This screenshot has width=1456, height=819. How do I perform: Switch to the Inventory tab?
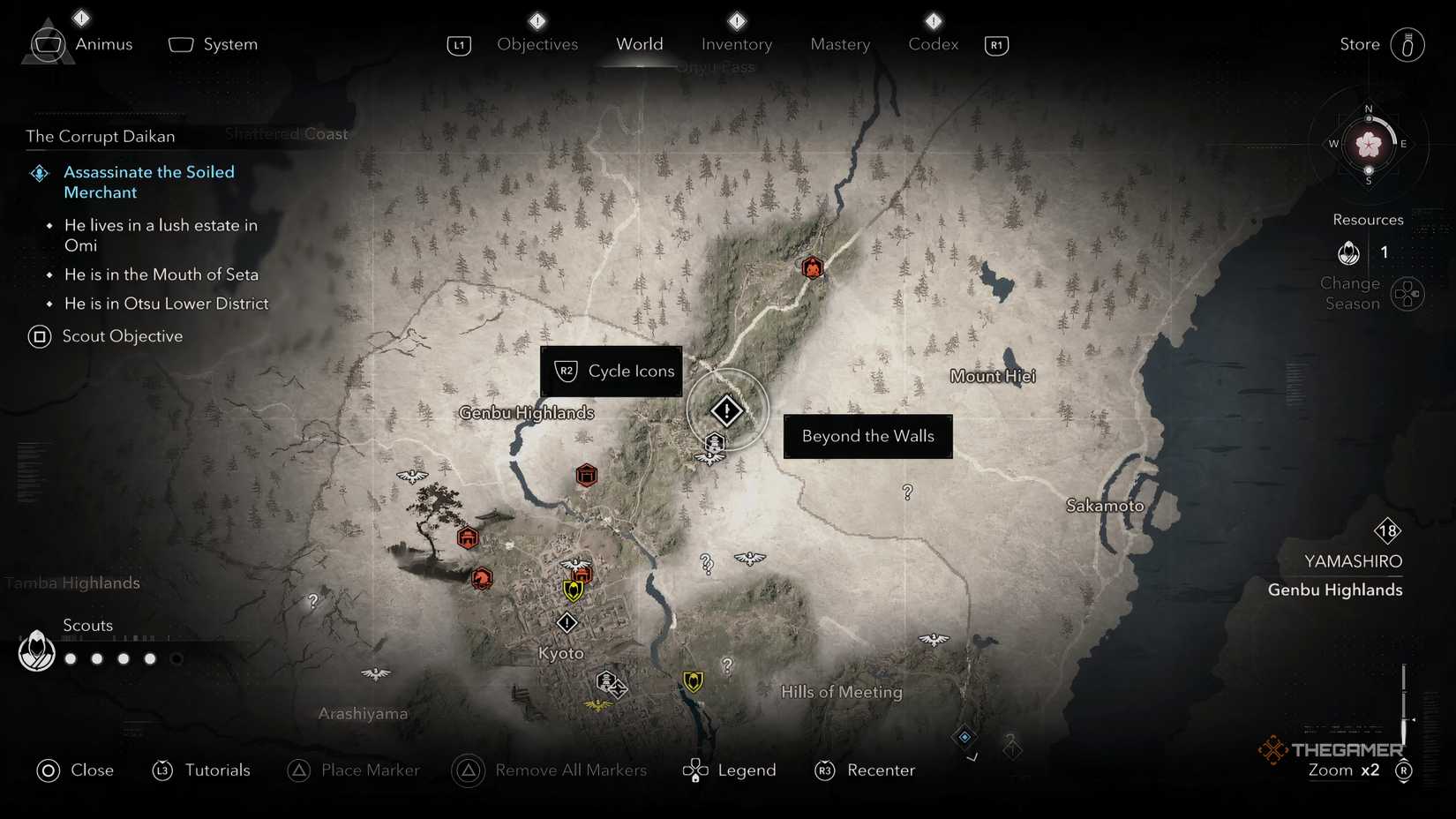tap(736, 43)
